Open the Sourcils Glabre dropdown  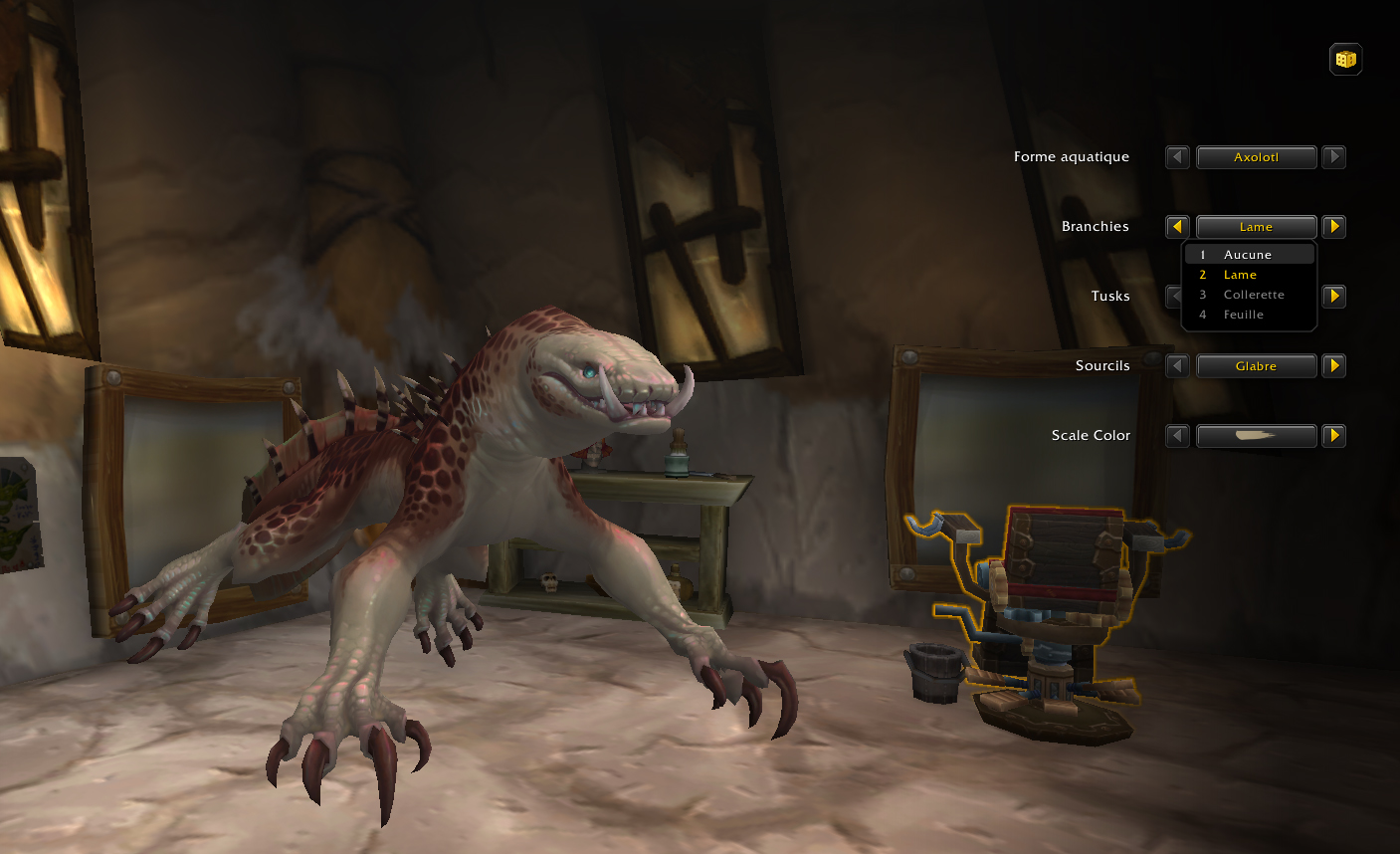(x=1256, y=366)
